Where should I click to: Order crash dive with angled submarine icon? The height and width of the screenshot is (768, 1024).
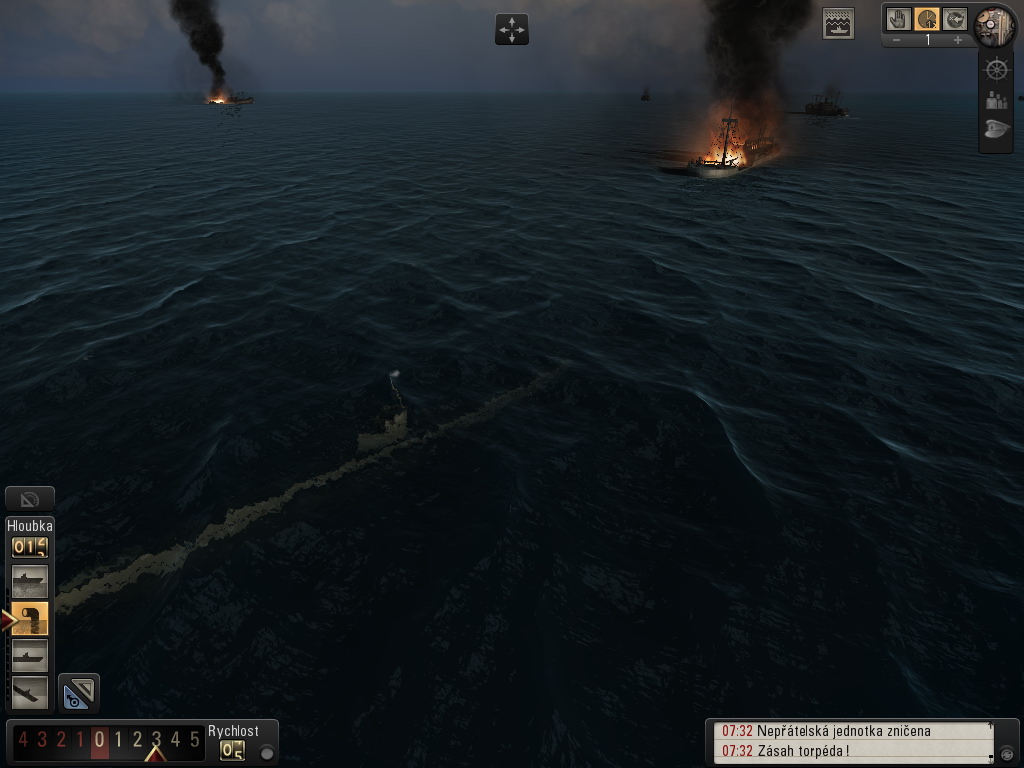29,691
